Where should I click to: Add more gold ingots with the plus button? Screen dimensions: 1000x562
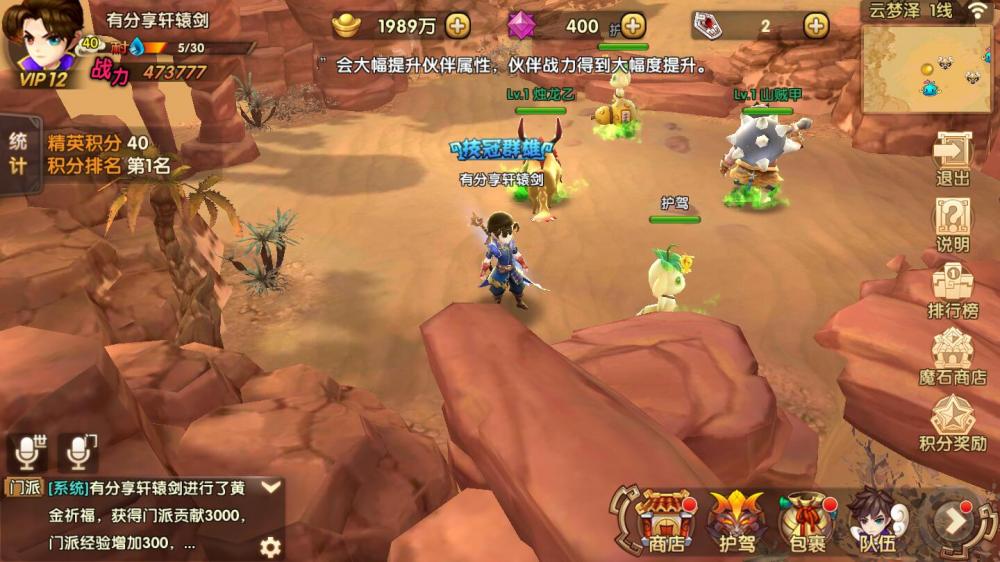coord(457,26)
